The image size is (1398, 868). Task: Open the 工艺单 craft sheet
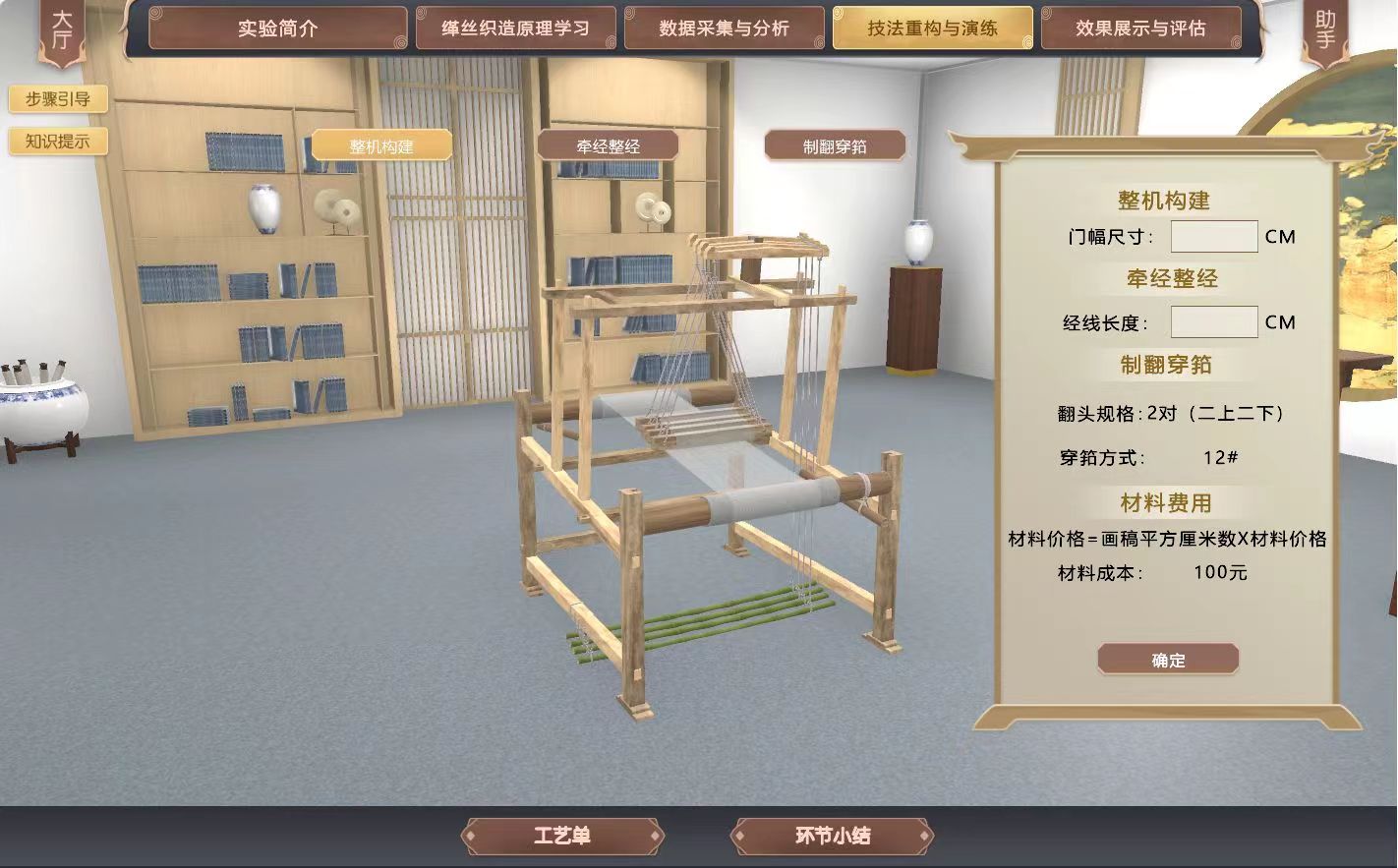562,837
